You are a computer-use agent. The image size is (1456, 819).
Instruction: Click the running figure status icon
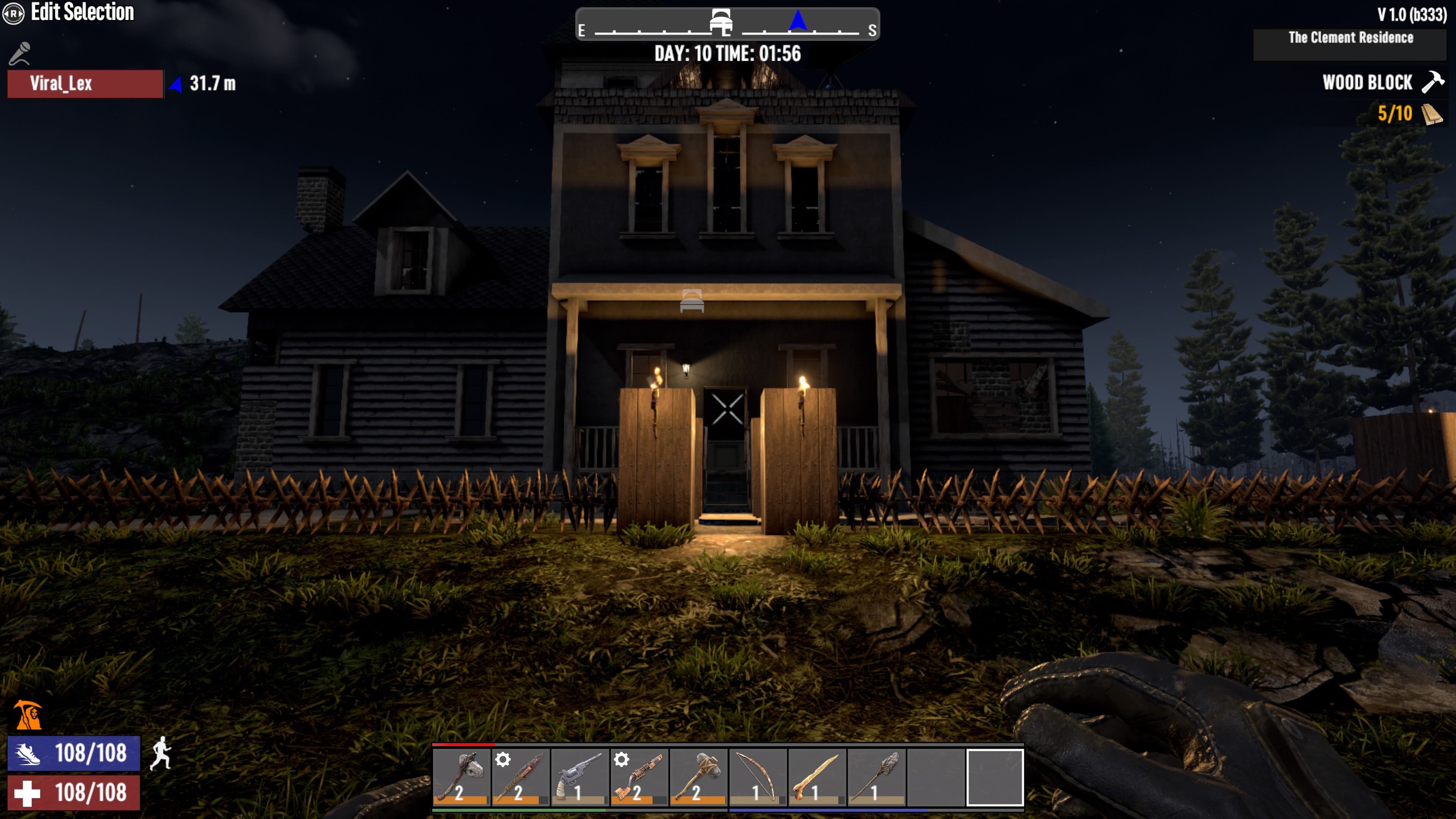pos(161,753)
